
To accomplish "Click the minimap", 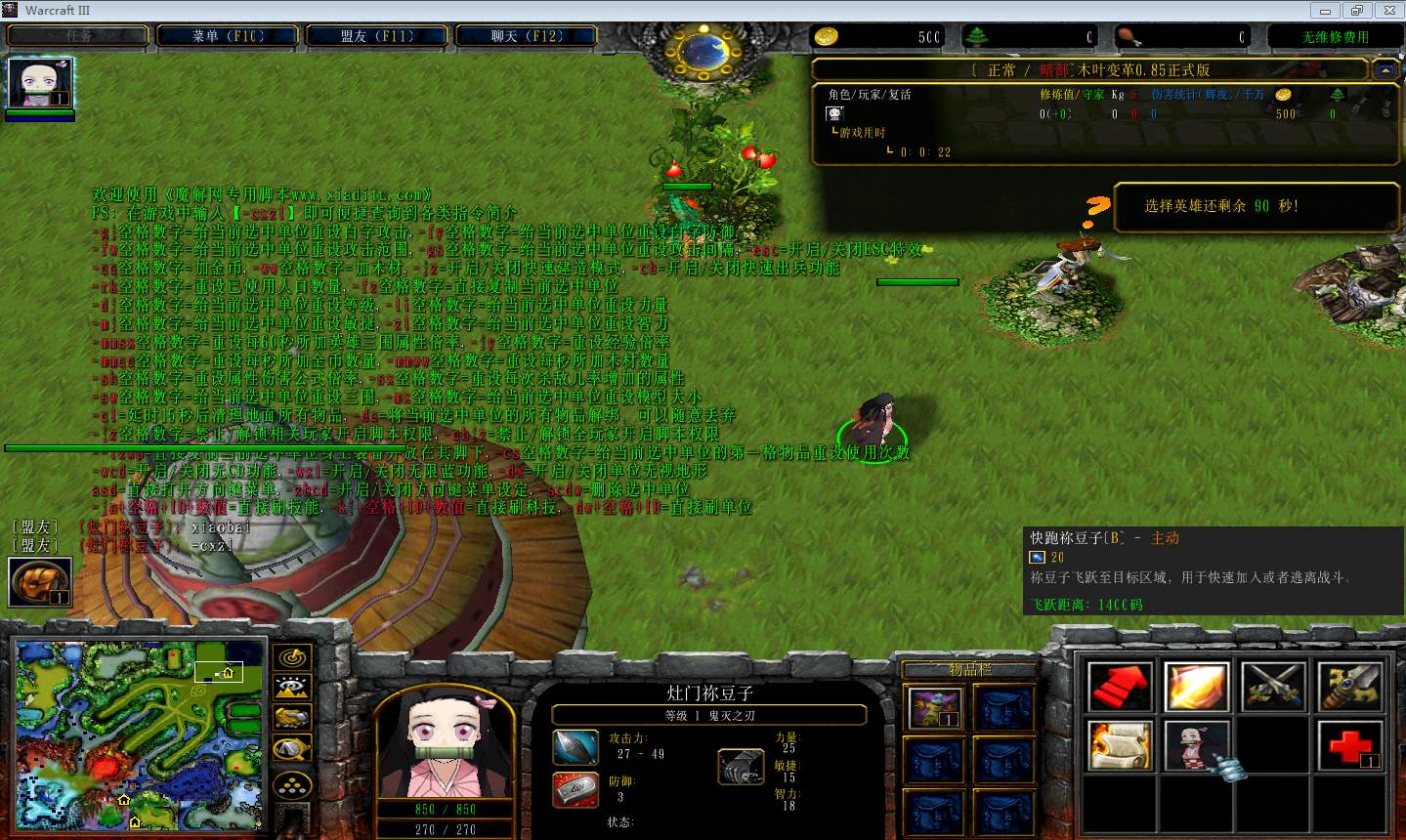I will (x=140, y=735).
